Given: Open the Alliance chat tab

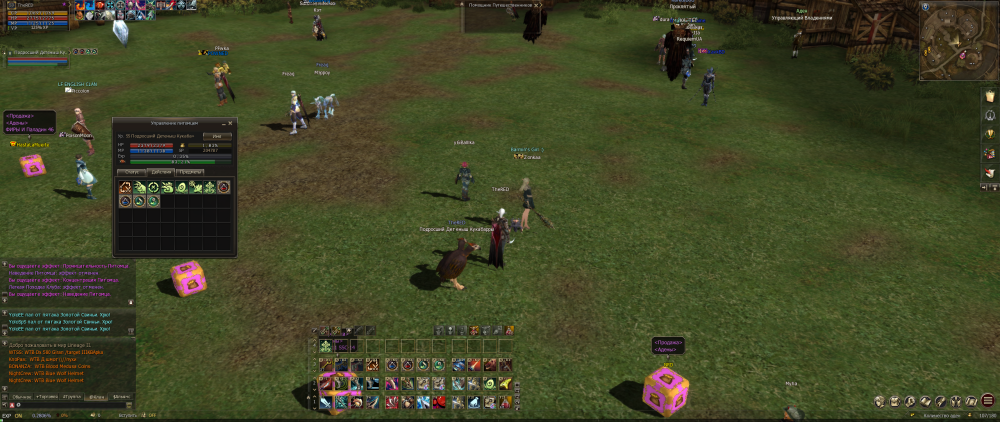Looking at the screenshot, I should (121, 397).
